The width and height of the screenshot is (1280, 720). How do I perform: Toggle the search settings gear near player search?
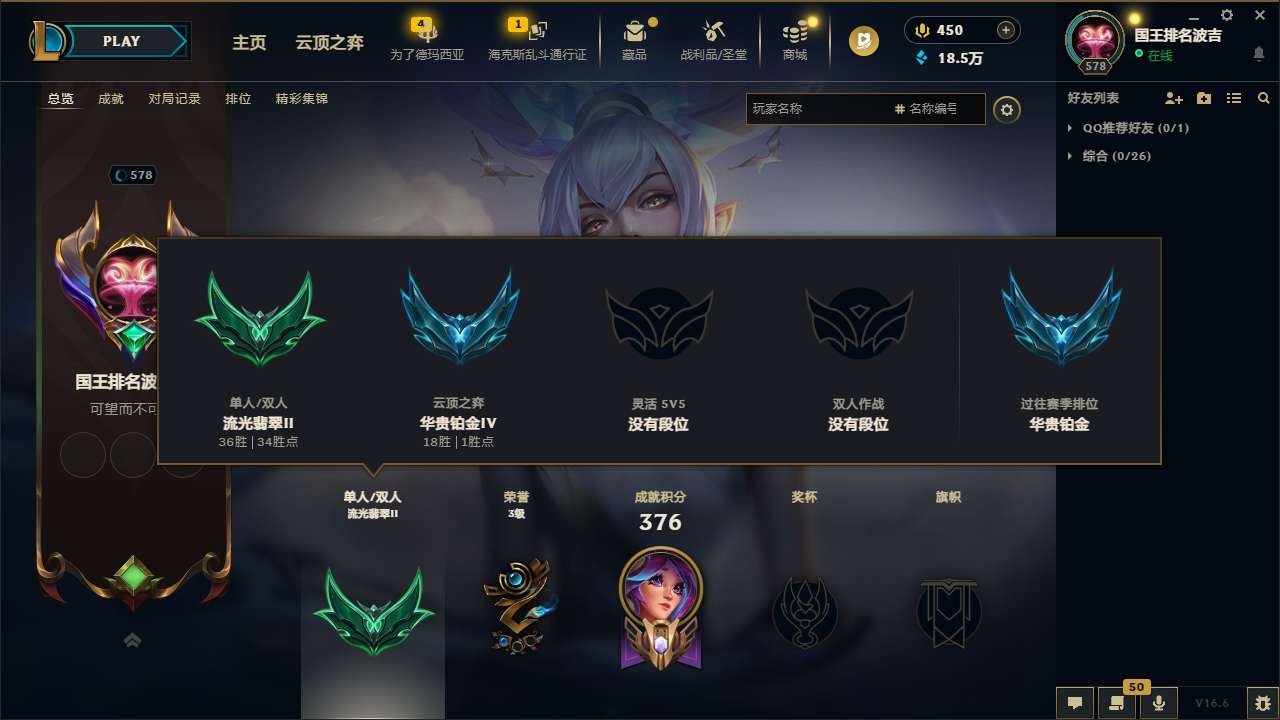click(1007, 110)
